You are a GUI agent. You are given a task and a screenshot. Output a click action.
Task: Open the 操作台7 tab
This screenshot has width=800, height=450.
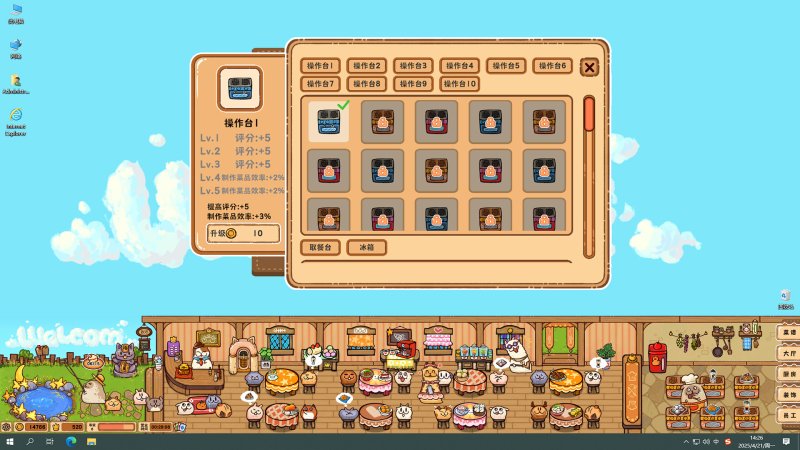pos(321,84)
